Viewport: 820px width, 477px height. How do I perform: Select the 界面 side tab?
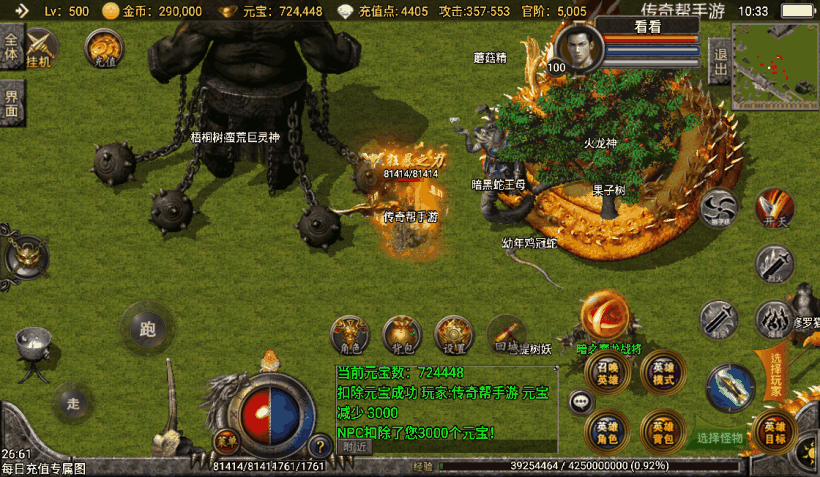coord(11,101)
